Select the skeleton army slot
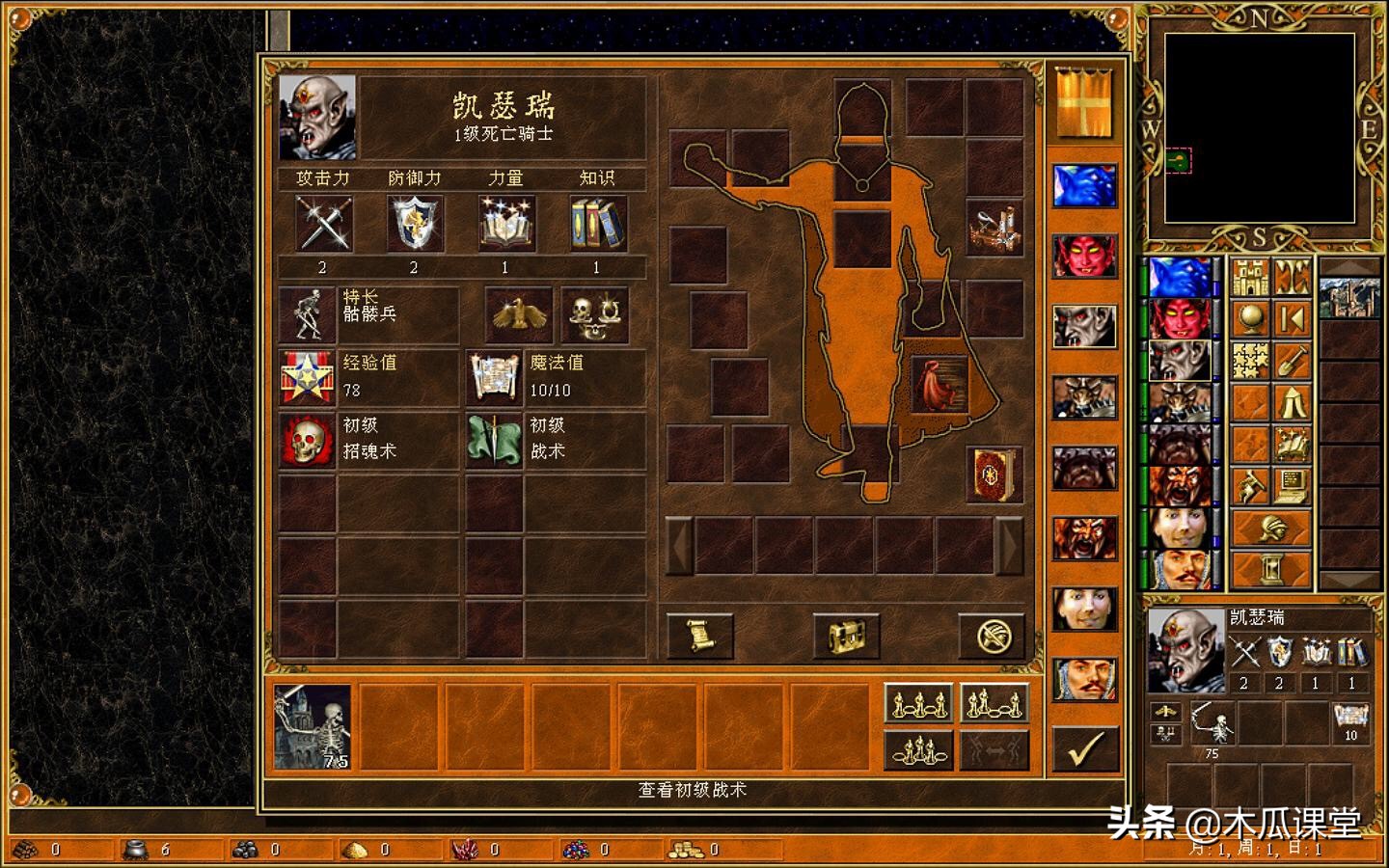1389x868 pixels. pos(312,726)
